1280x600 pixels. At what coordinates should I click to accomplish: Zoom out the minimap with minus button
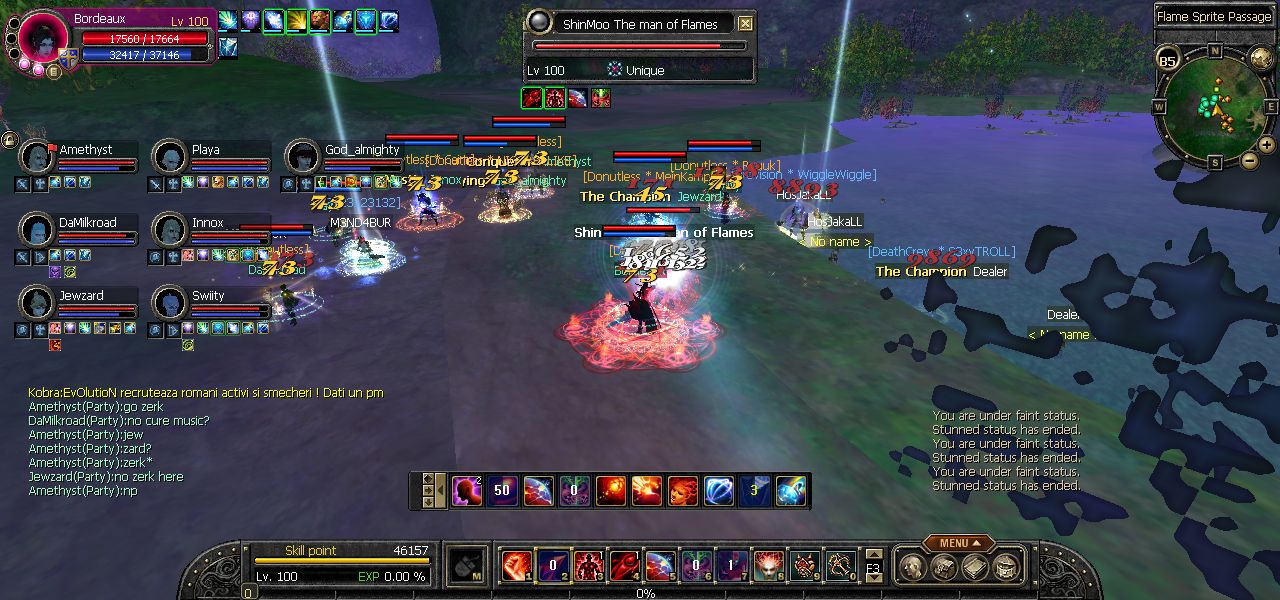[x=1249, y=159]
